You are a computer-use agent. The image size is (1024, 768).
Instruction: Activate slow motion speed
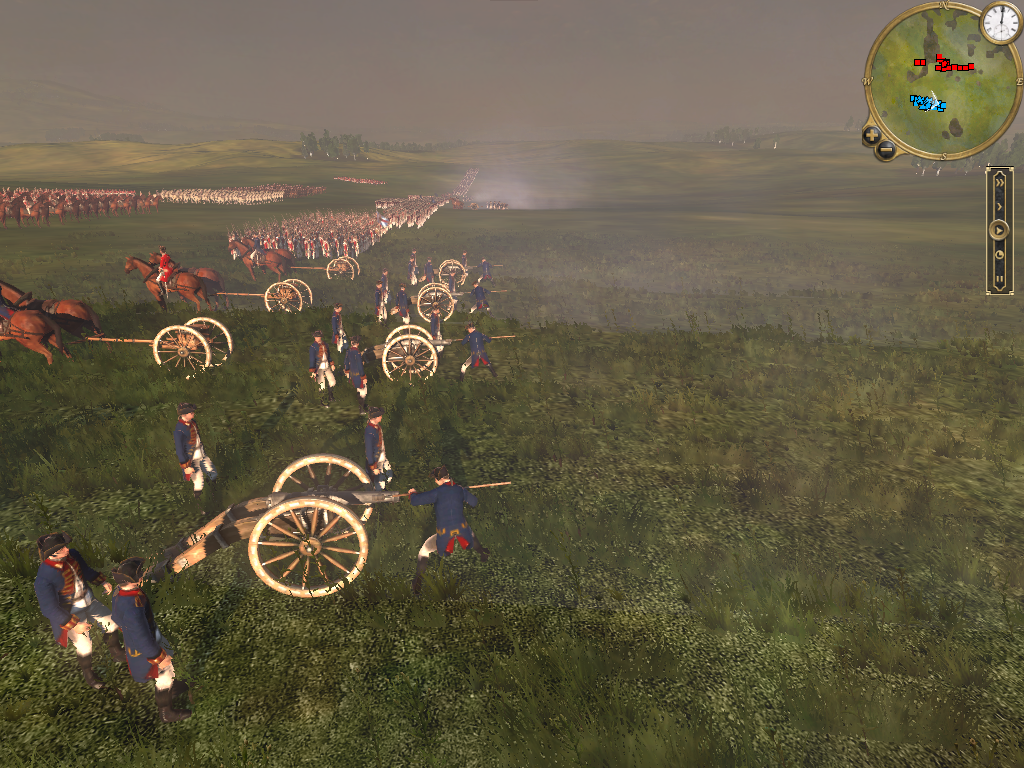(999, 255)
